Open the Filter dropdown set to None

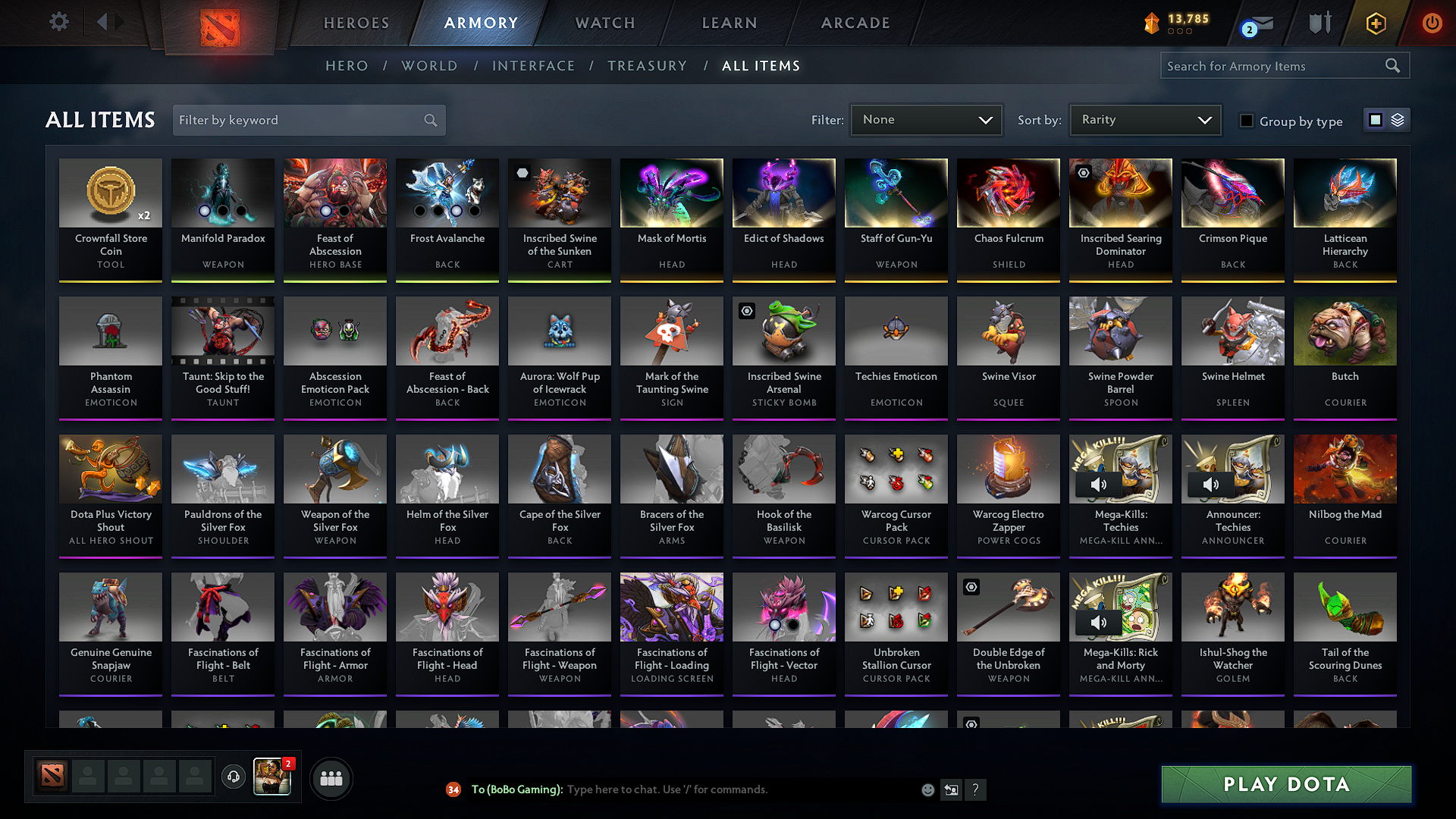coord(926,119)
